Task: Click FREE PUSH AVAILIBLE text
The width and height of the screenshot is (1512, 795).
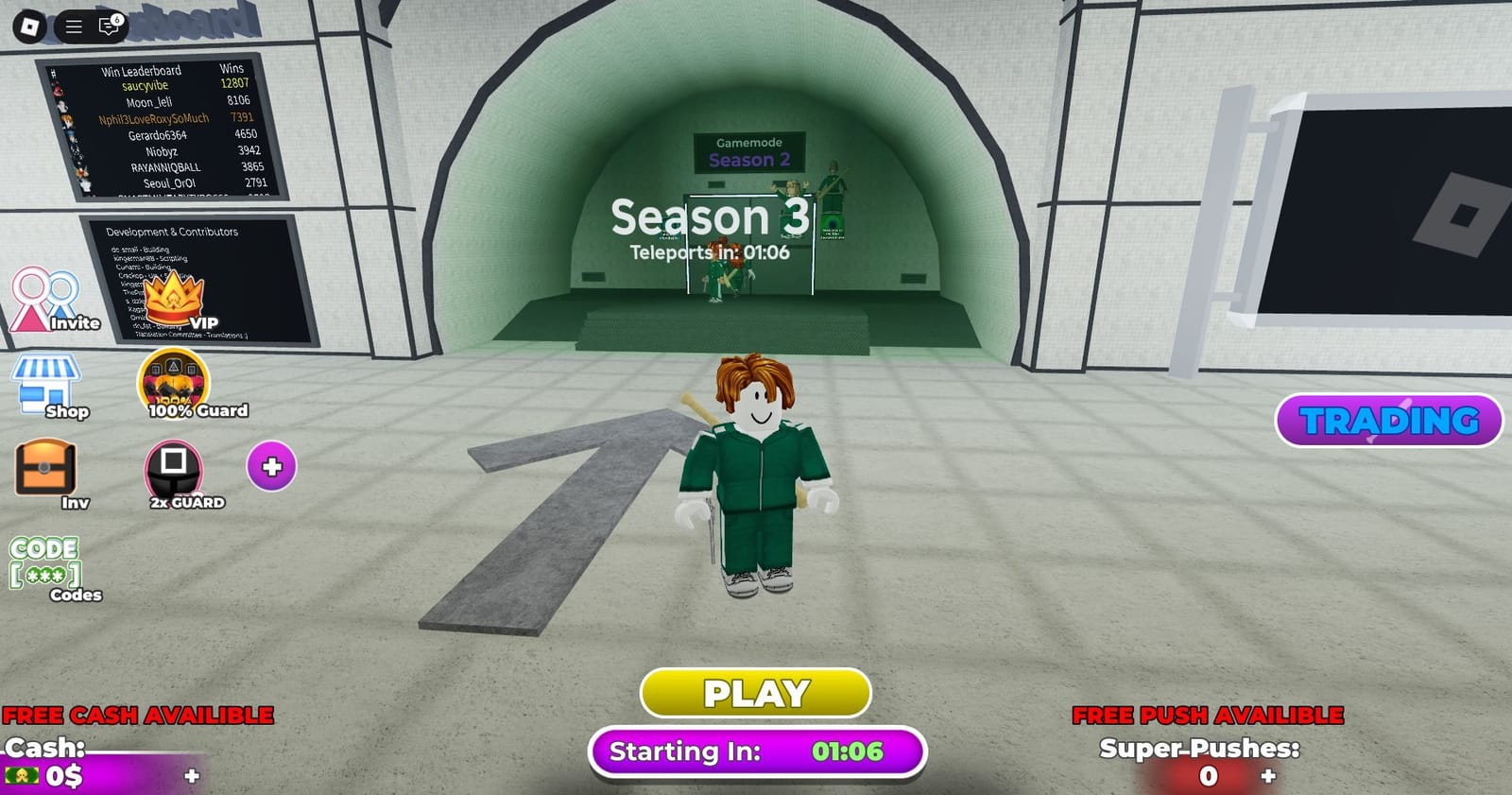Action: 1210,716
